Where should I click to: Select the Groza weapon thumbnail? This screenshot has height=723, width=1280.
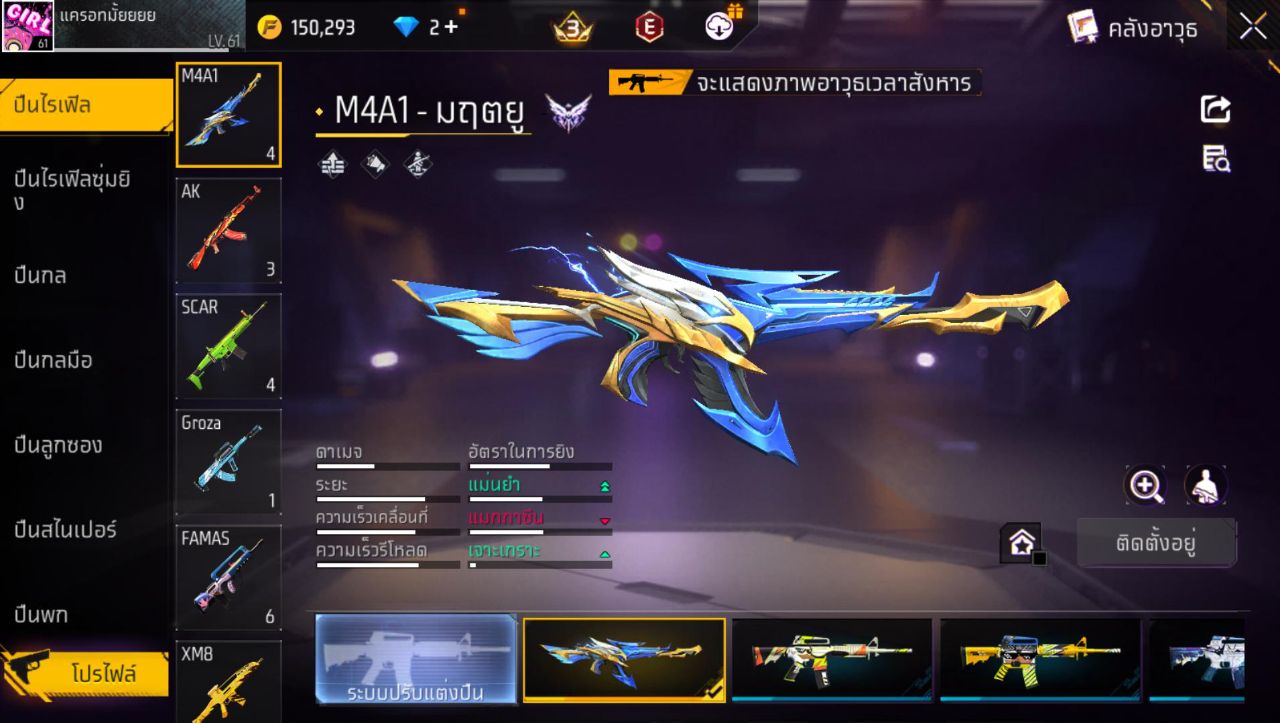coord(228,462)
